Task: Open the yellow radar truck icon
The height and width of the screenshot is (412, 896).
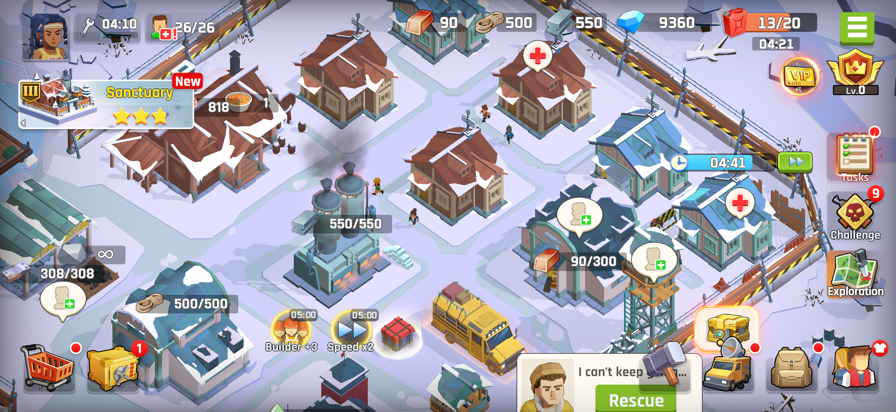Action: (727, 368)
